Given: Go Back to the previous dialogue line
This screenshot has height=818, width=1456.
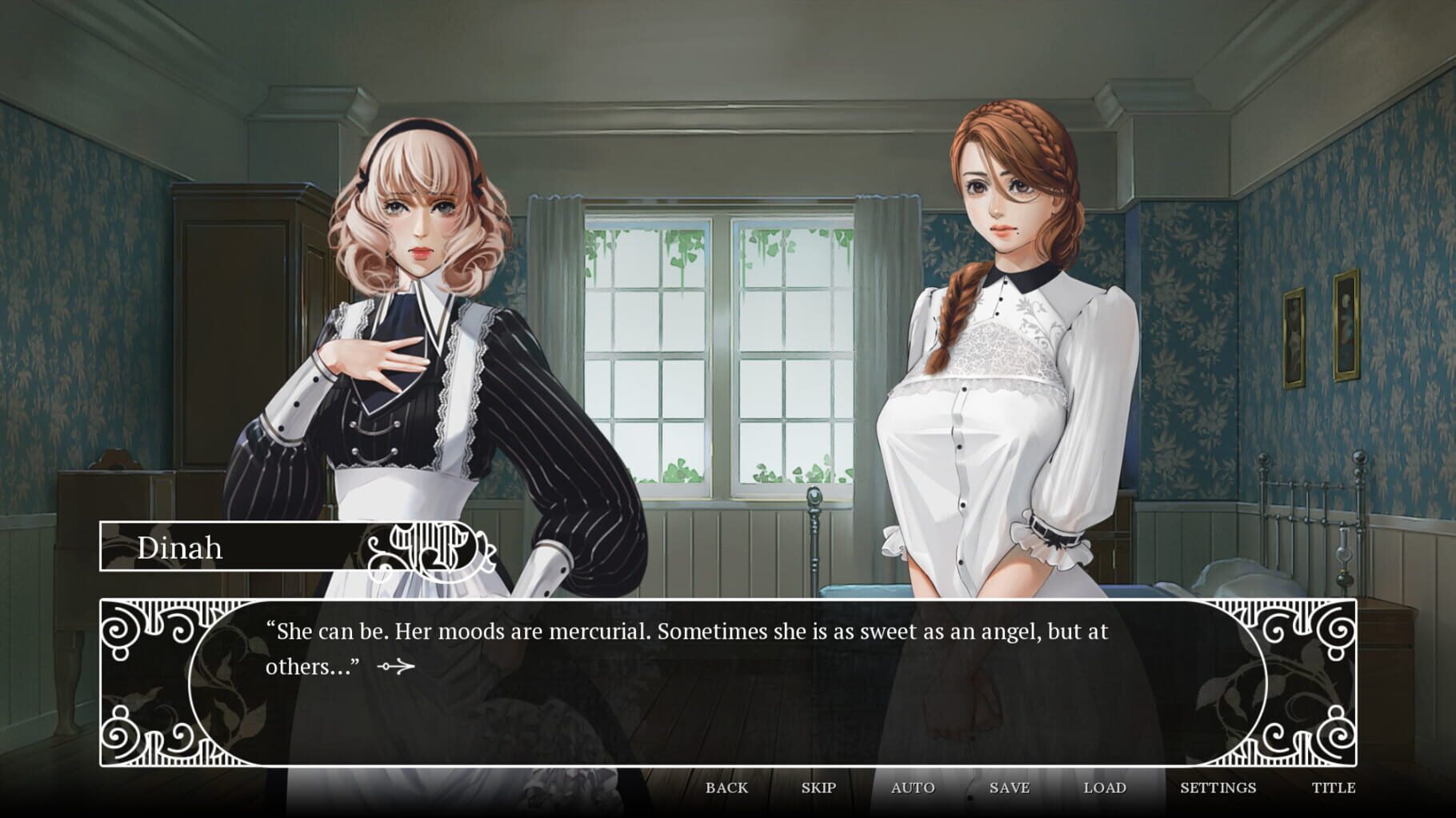Looking at the screenshot, I should [x=726, y=788].
